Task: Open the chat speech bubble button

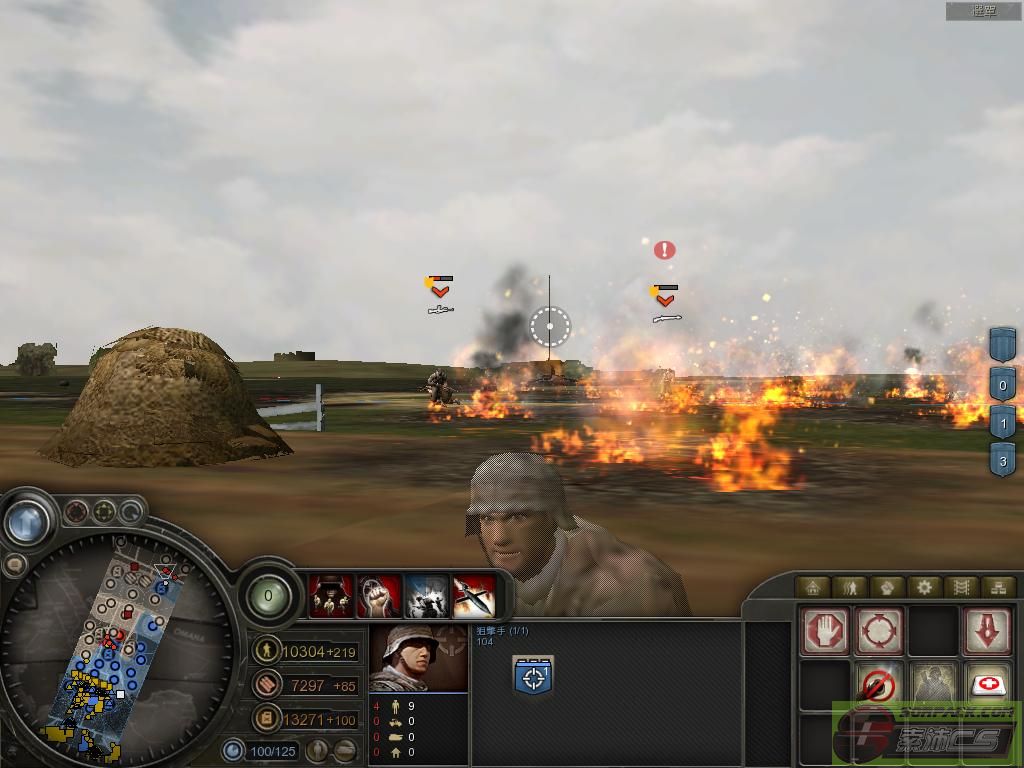Action: (x=14, y=564)
